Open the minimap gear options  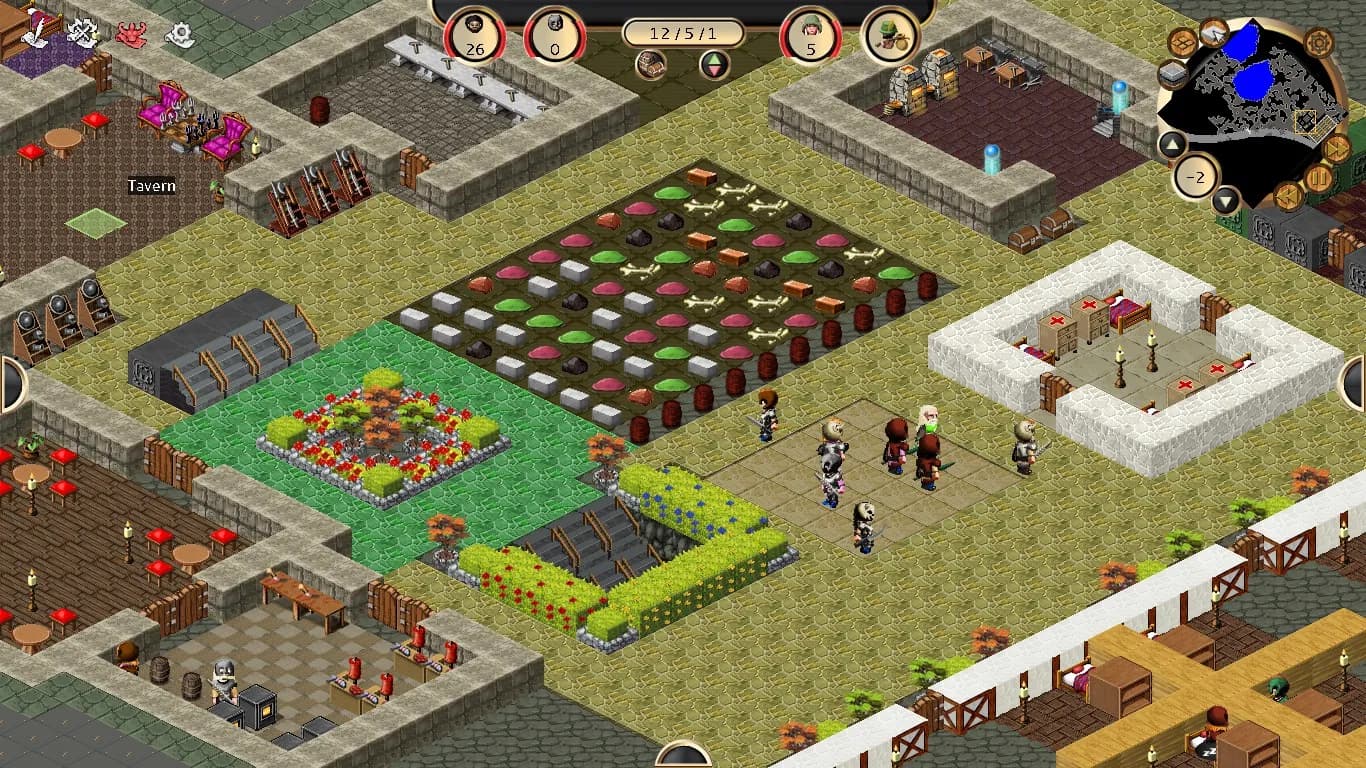click(1318, 42)
